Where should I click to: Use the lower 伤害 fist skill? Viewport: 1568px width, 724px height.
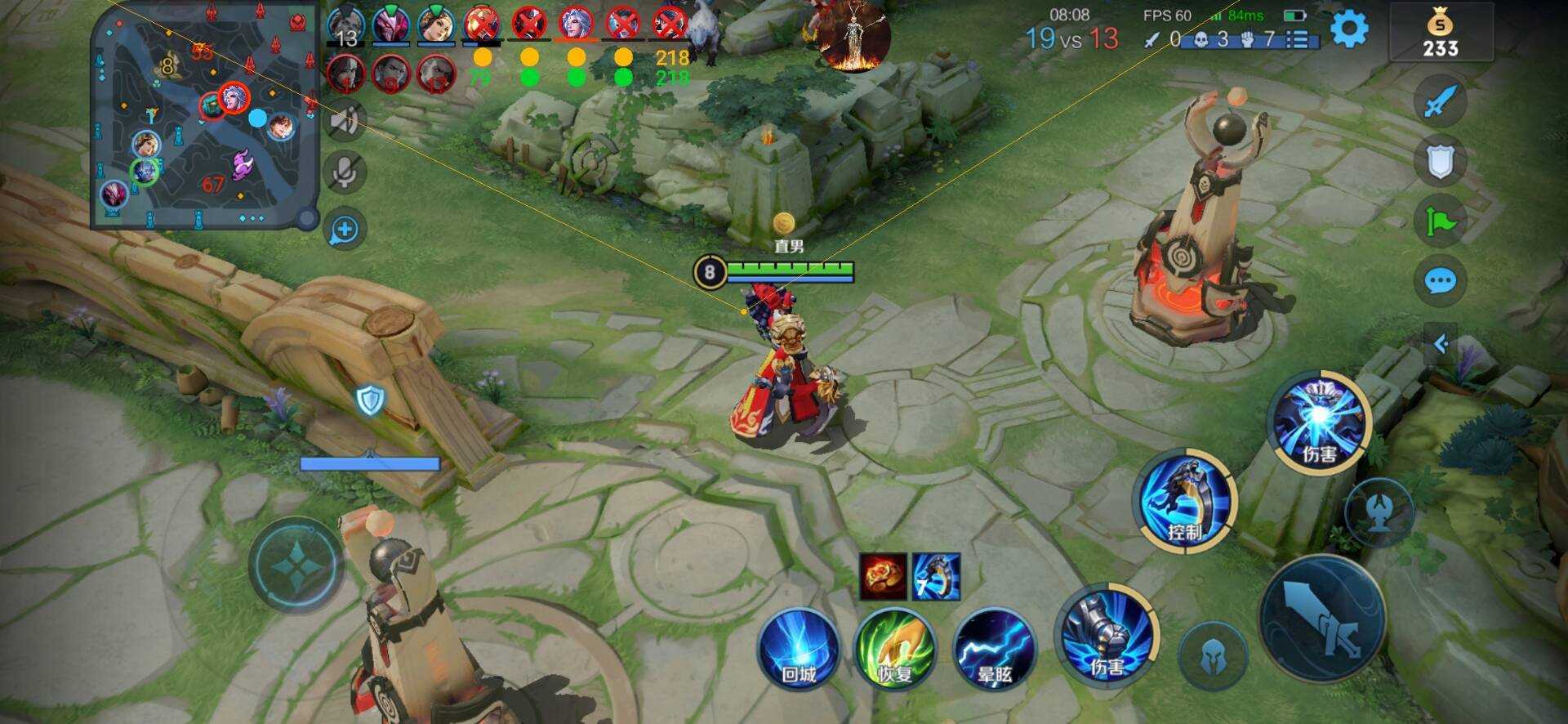[1107, 635]
